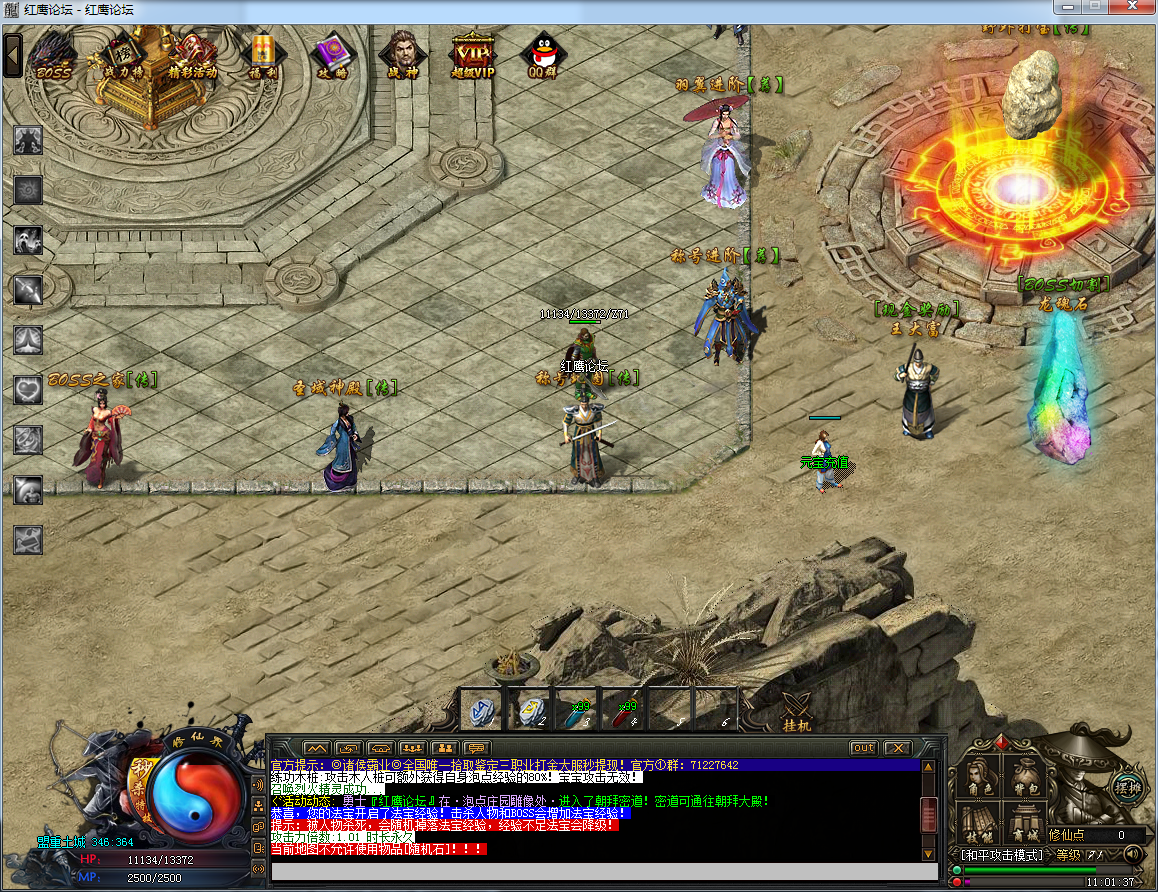1158x892 pixels.
Task: Open the 技能 skills panel
Action: (x=980, y=825)
